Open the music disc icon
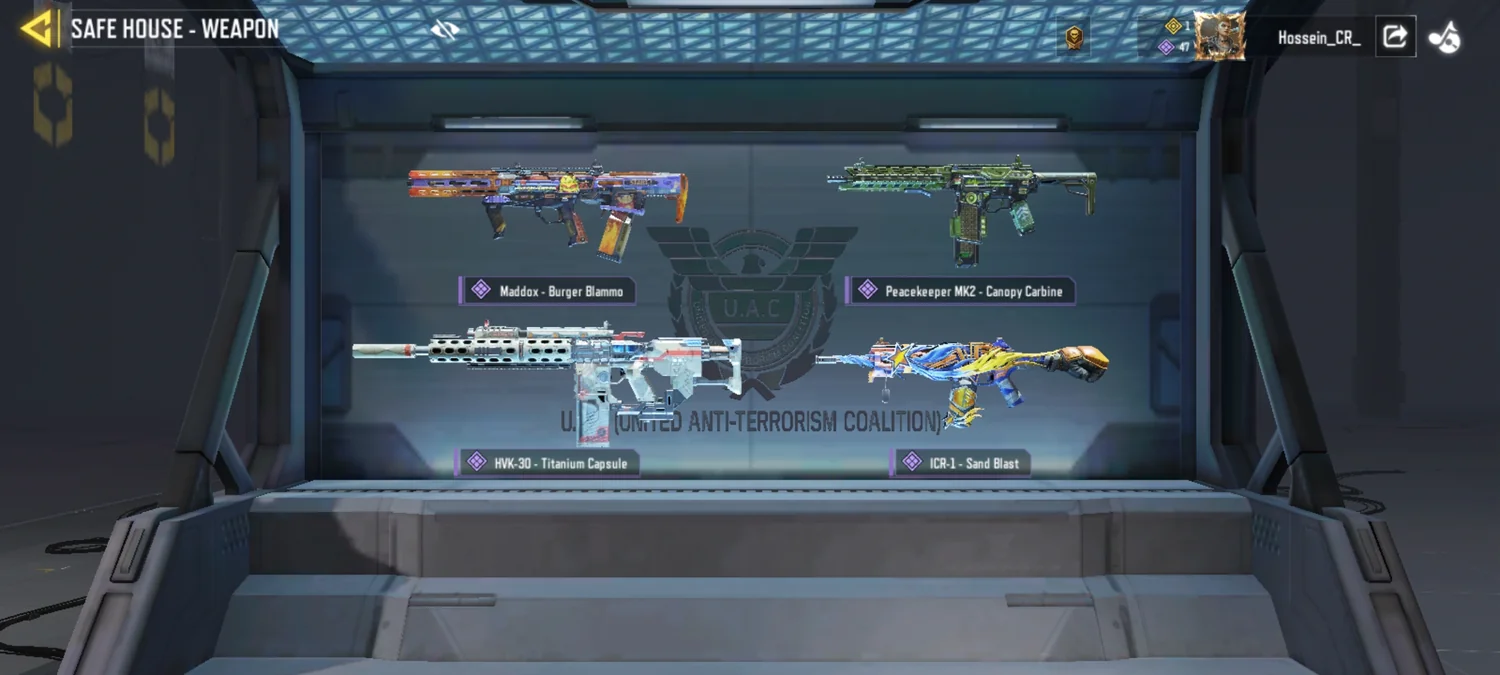 pos(1444,38)
